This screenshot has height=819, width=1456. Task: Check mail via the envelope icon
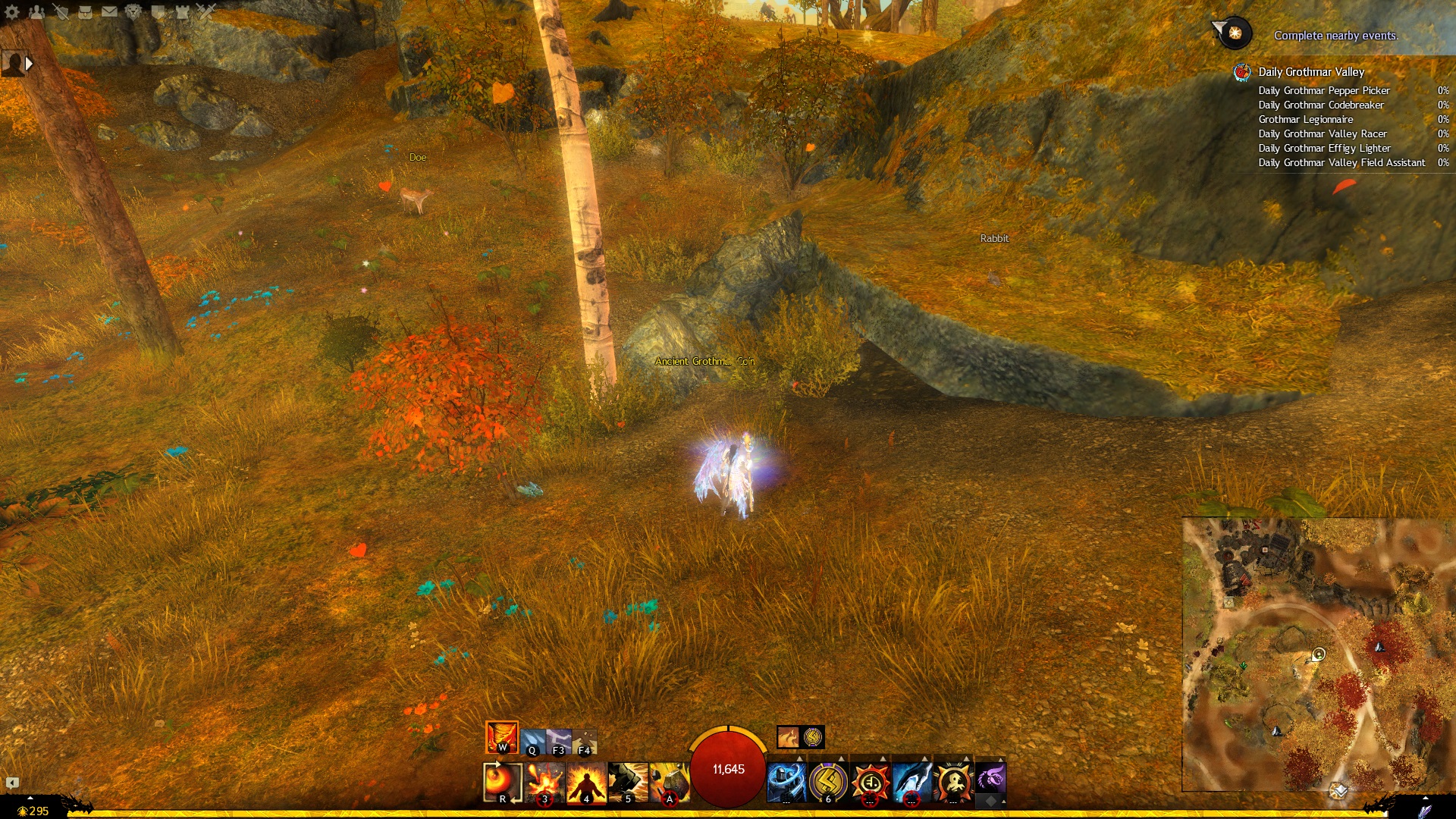(x=109, y=11)
